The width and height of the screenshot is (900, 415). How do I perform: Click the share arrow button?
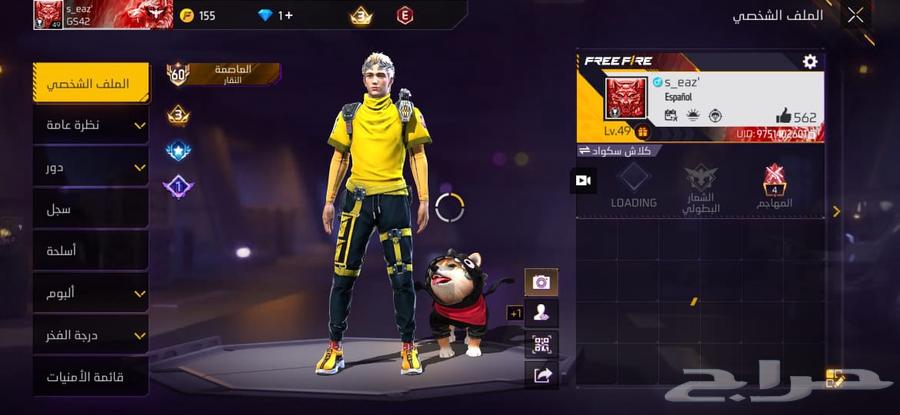tap(541, 375)
